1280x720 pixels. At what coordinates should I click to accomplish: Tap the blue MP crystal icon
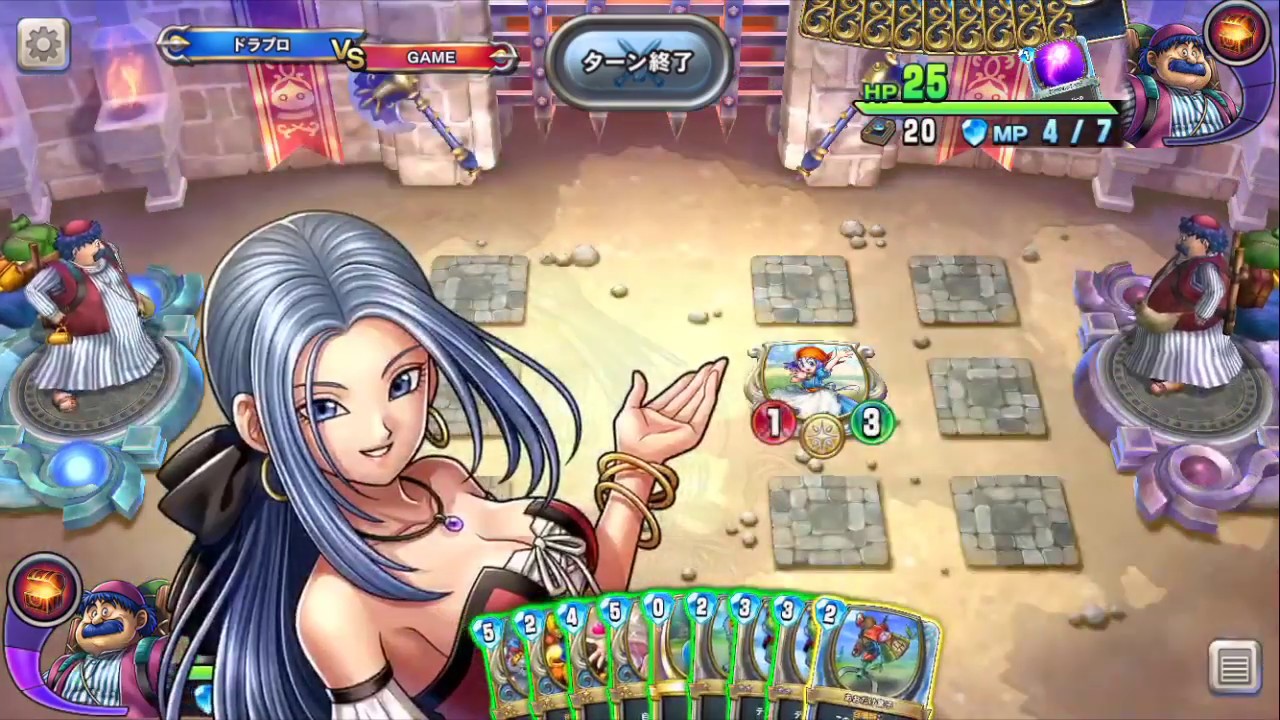click(974, 133)
